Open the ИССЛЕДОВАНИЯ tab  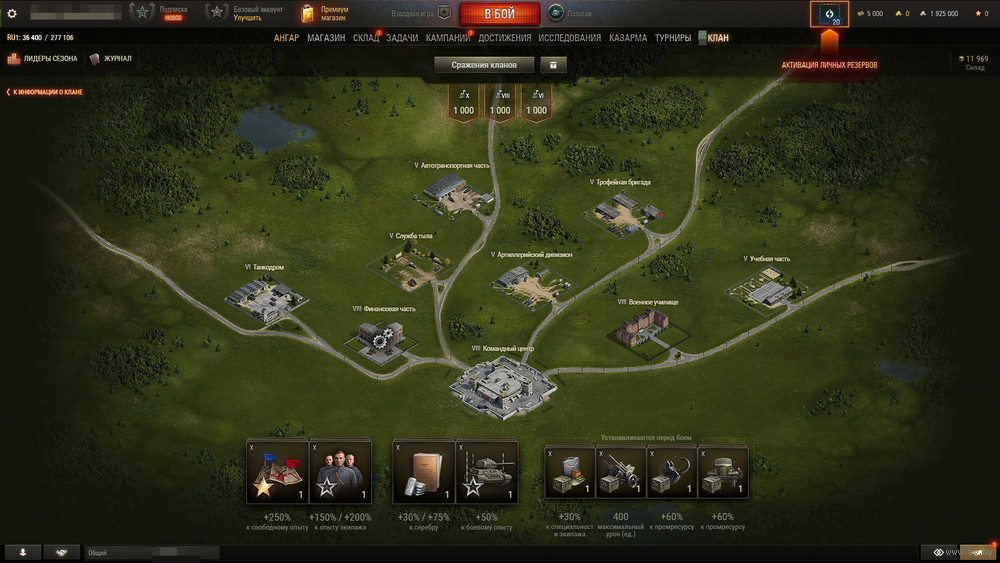570,38
